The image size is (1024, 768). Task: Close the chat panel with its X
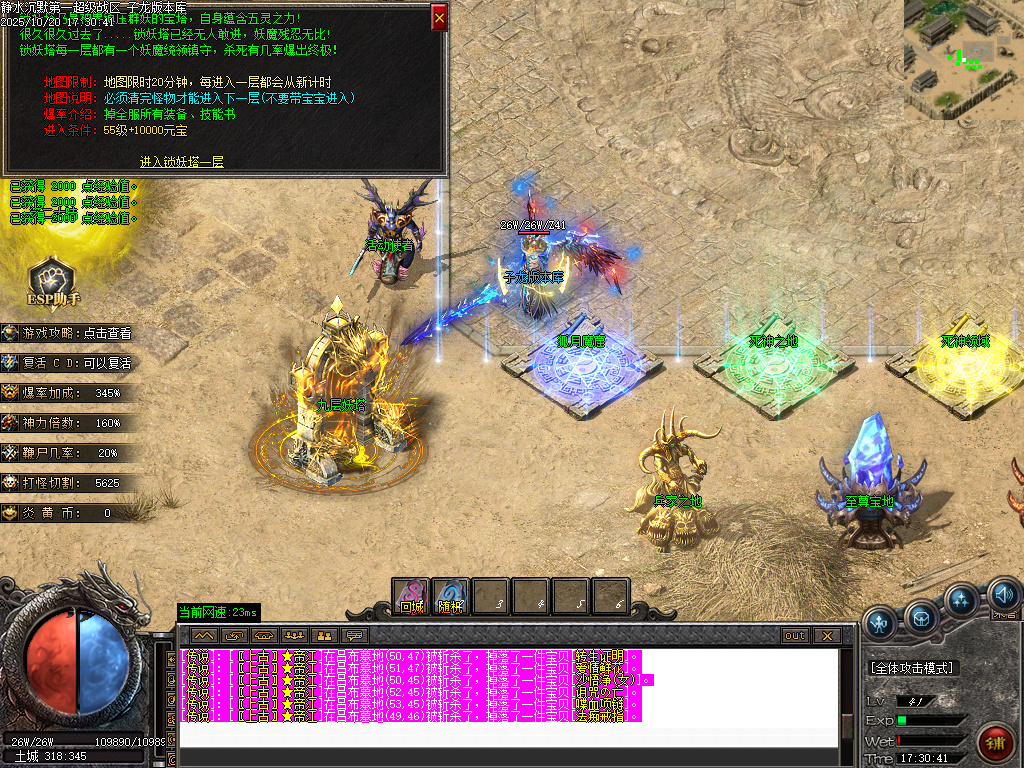pyautogui.click(x=826, y=636)
